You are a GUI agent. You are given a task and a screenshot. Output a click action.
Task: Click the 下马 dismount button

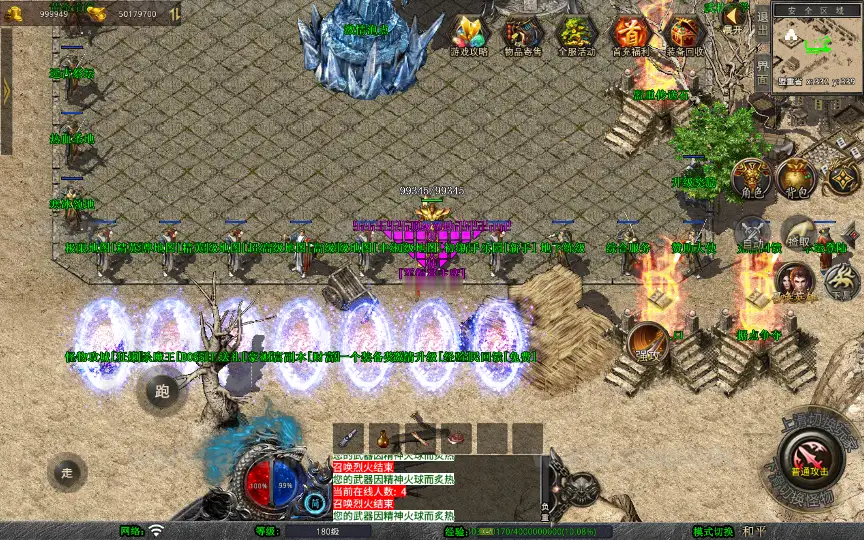point(840,284)
